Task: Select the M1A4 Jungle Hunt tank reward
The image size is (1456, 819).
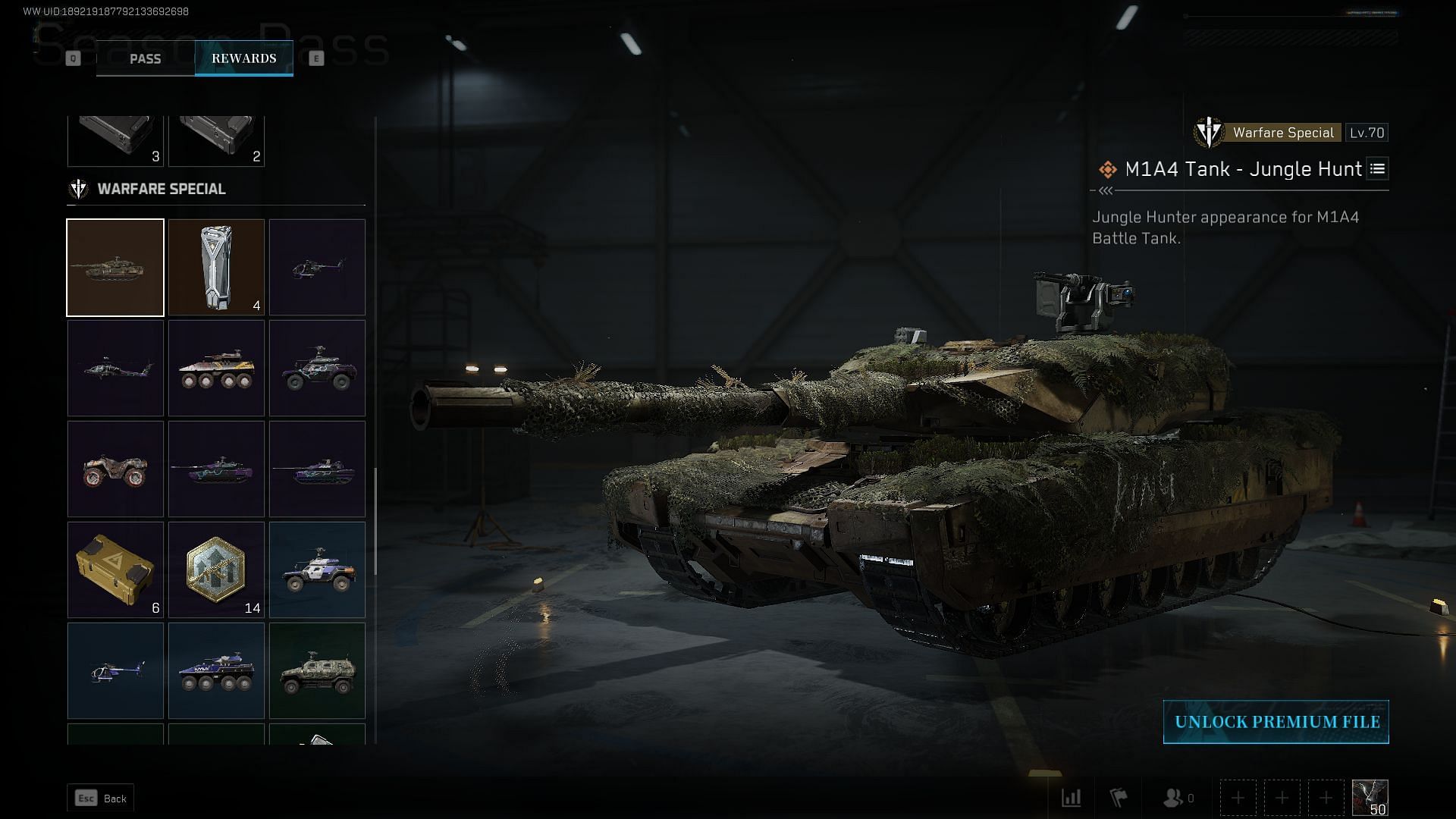Action: (x=115, y=268)
